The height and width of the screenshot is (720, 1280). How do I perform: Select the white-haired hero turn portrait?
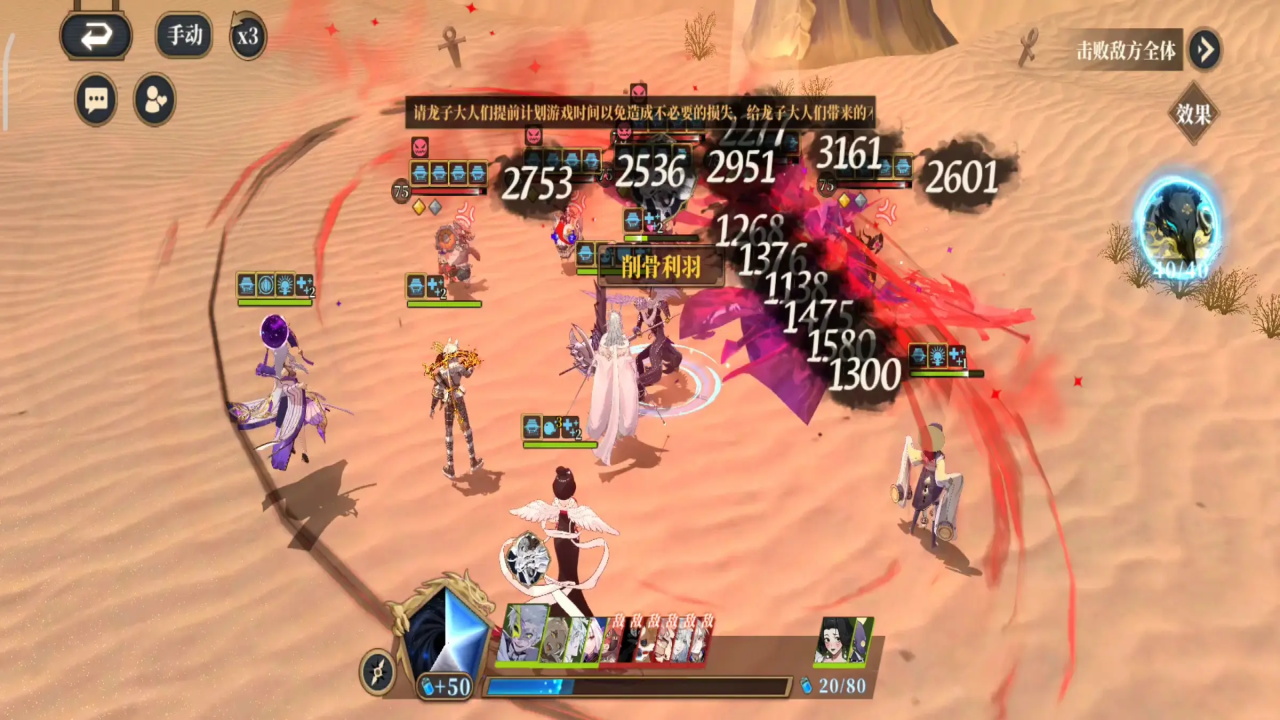pyautogui.click(x=522, y=634)
